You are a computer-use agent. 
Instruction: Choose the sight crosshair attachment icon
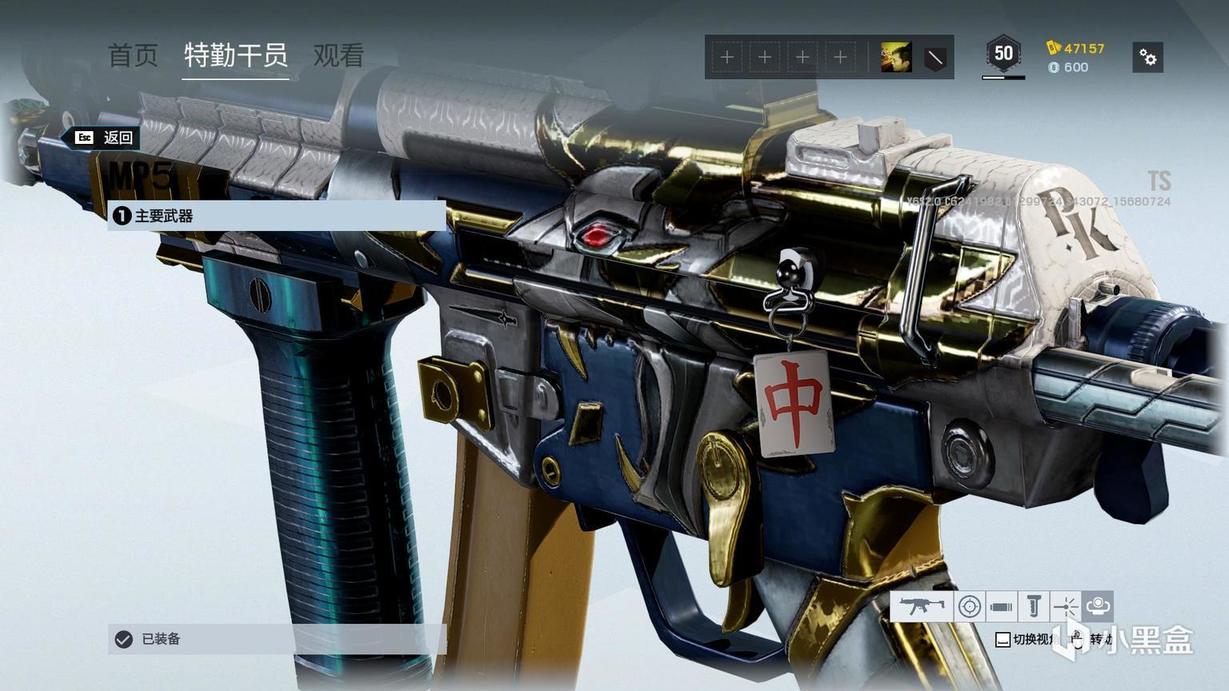(x=969, y=606)
